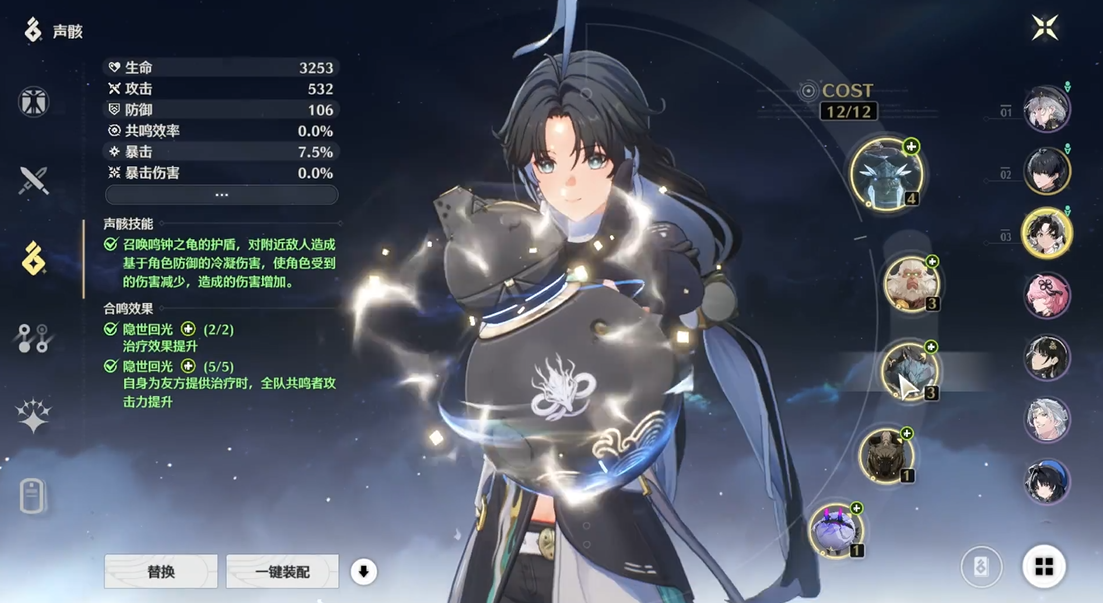
Task: Select the first team slot character portrait
Action: (x=1047, y=109)
